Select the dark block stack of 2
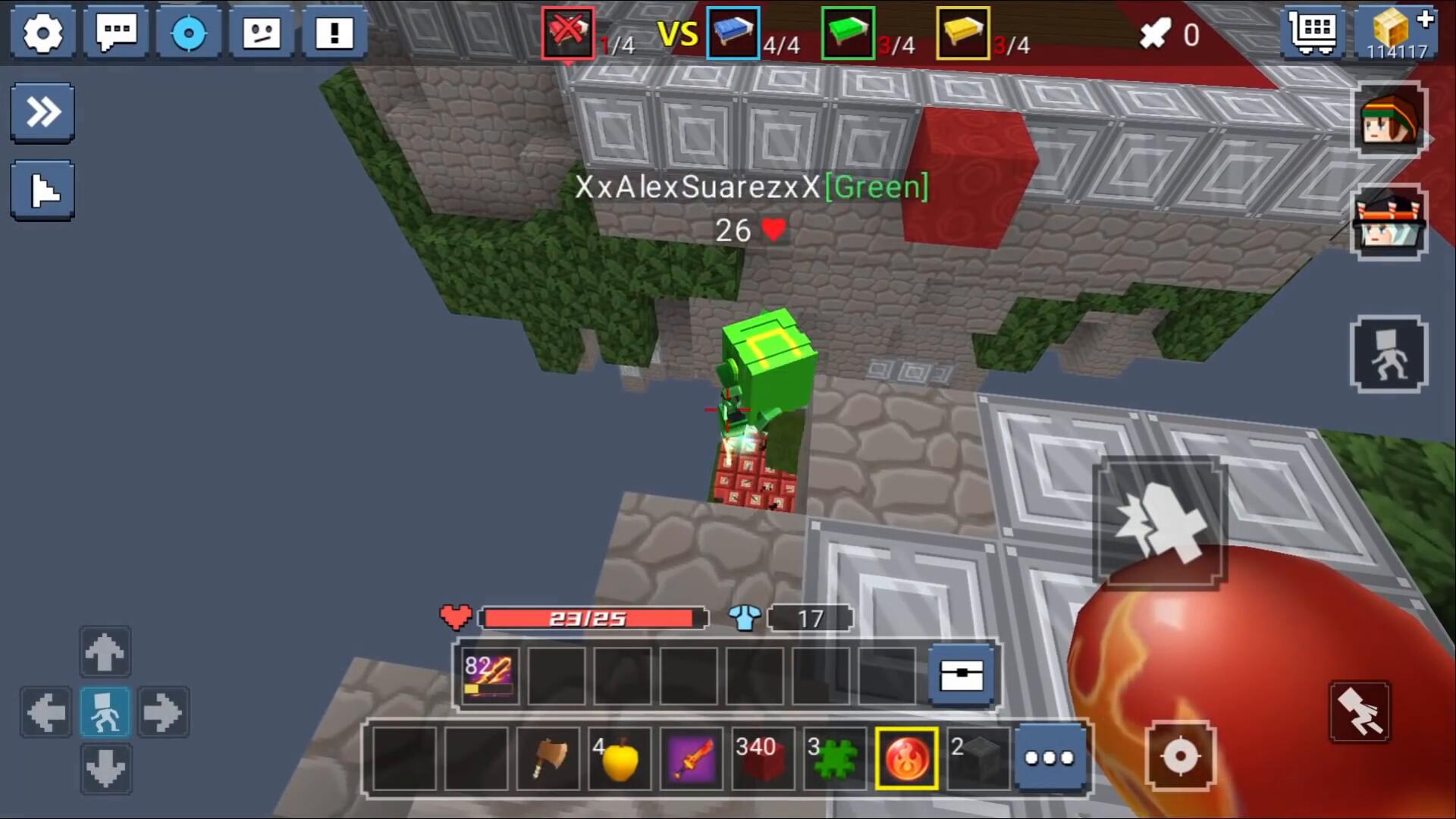The image size is (1456, 819). [x=977, y=758]
